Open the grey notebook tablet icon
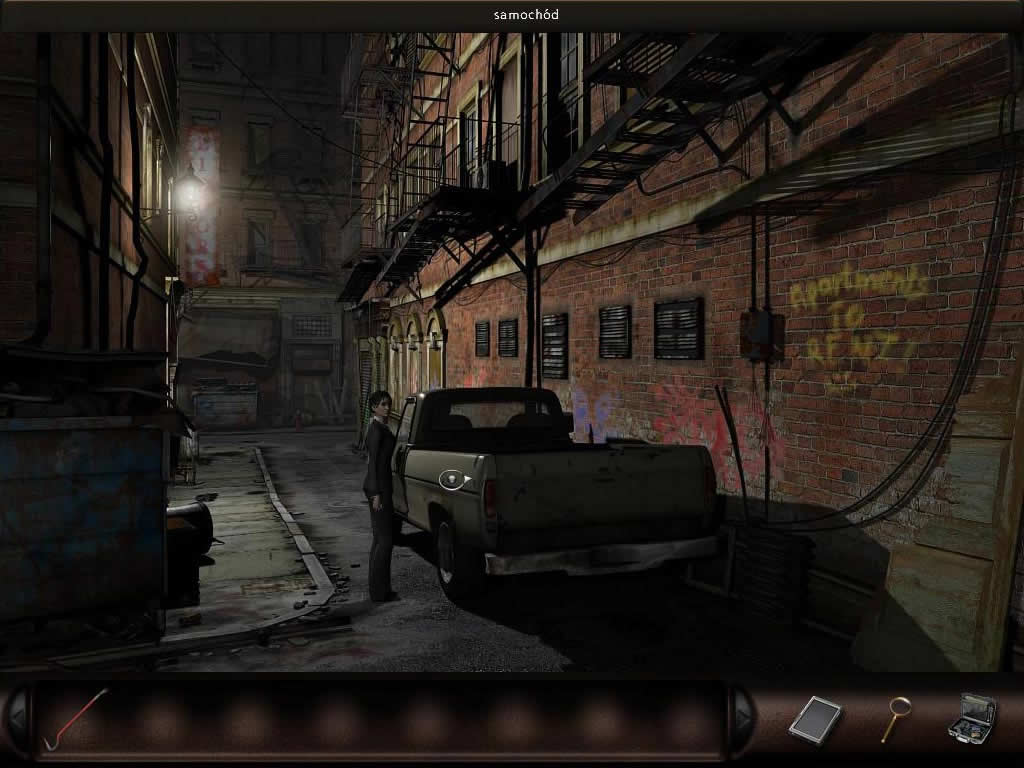Viewport: 1024px width, 768px height. click(815, 719)
